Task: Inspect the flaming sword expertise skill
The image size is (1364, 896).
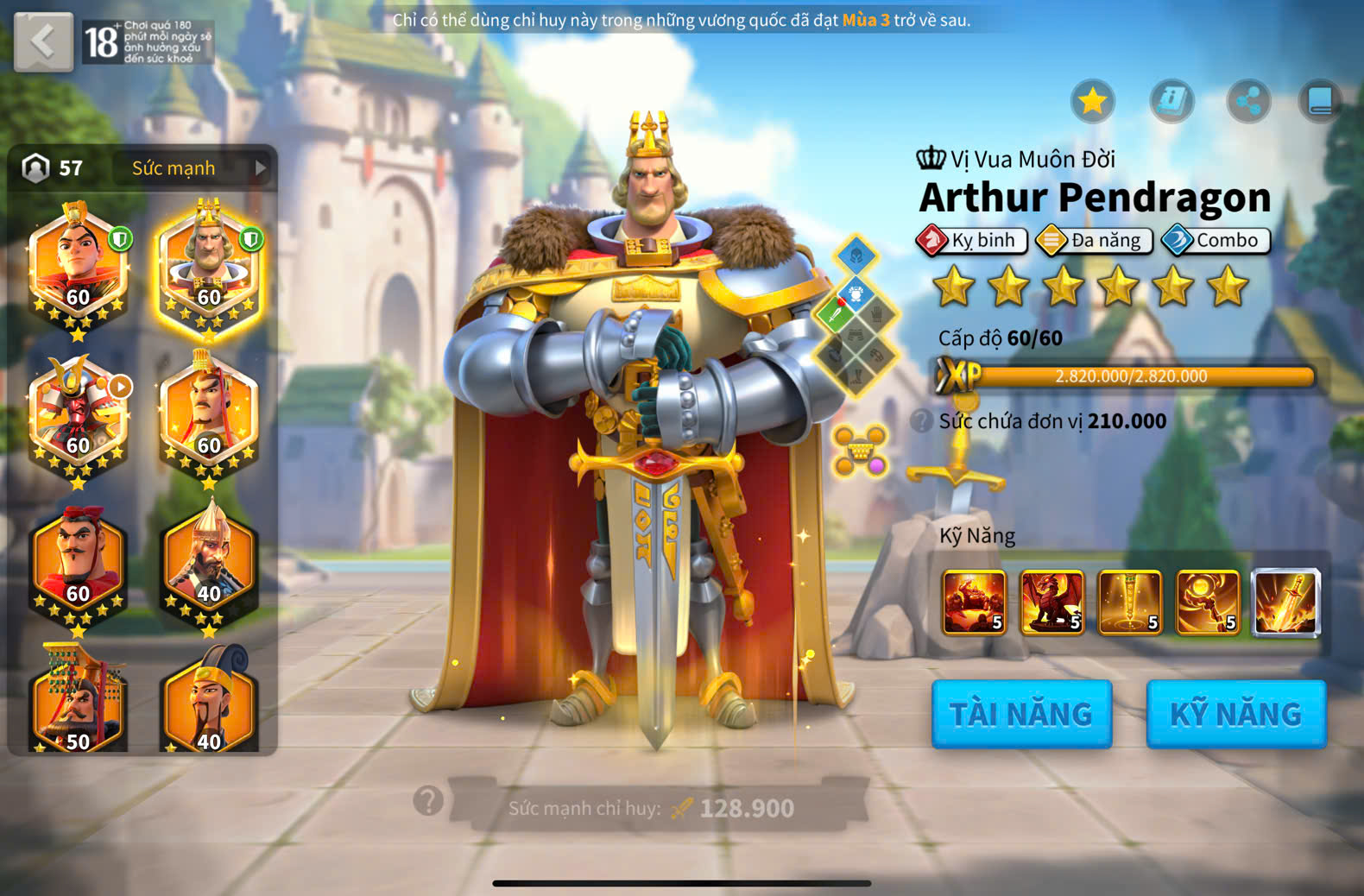Action: (1285, 602)
